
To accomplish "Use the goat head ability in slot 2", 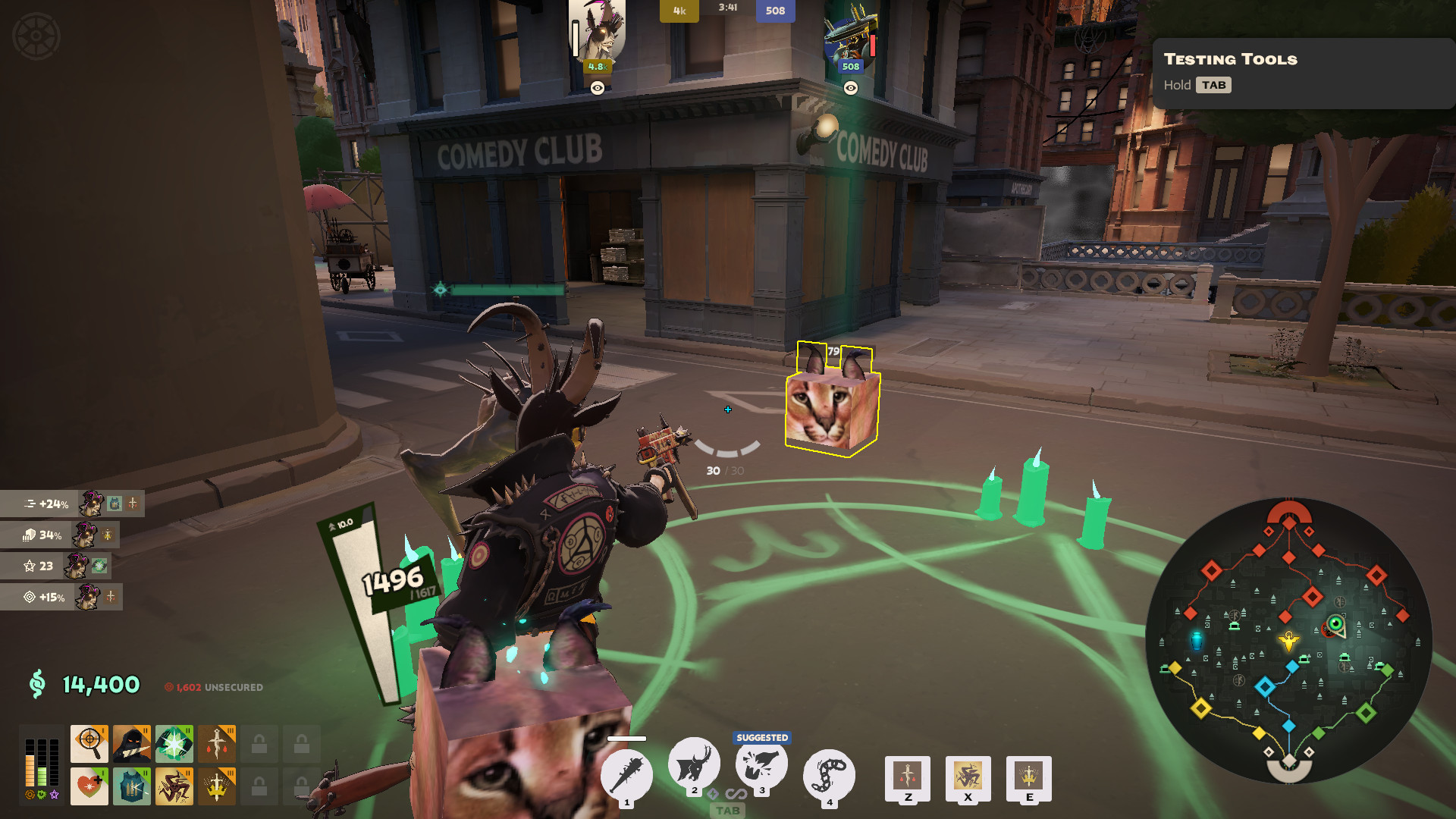I will (694, 767).
